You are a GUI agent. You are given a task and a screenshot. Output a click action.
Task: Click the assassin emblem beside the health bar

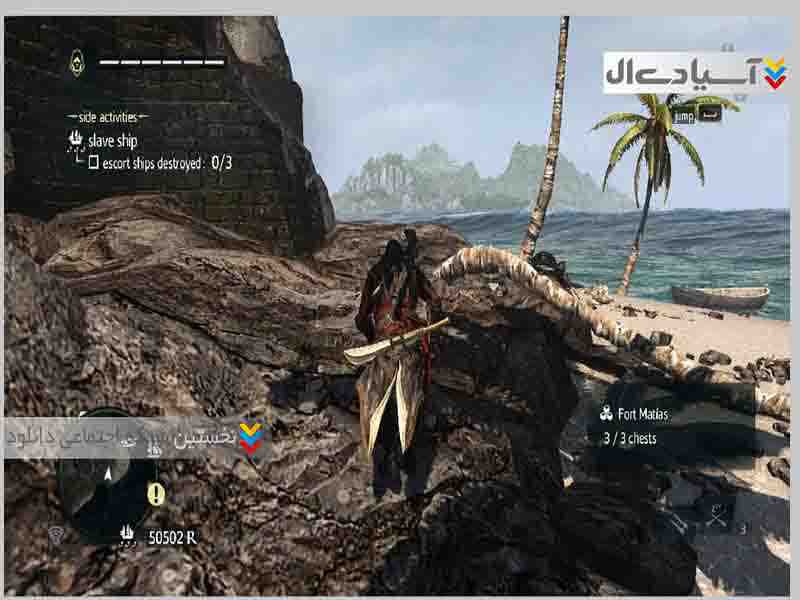click(77, 64)
